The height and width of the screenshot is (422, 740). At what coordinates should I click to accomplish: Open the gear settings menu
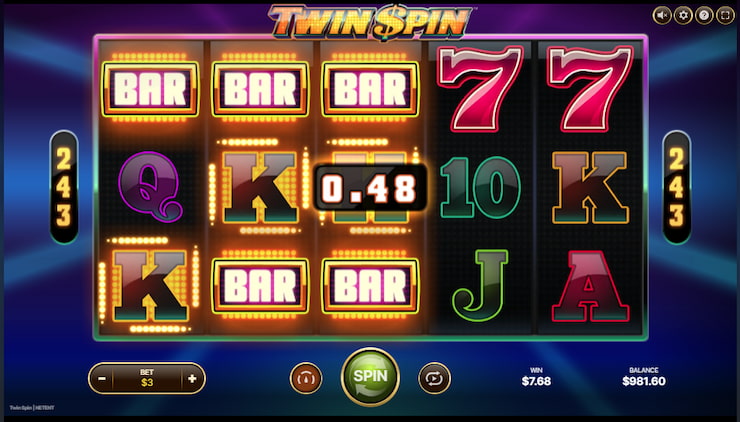click(x=684, y=15)
